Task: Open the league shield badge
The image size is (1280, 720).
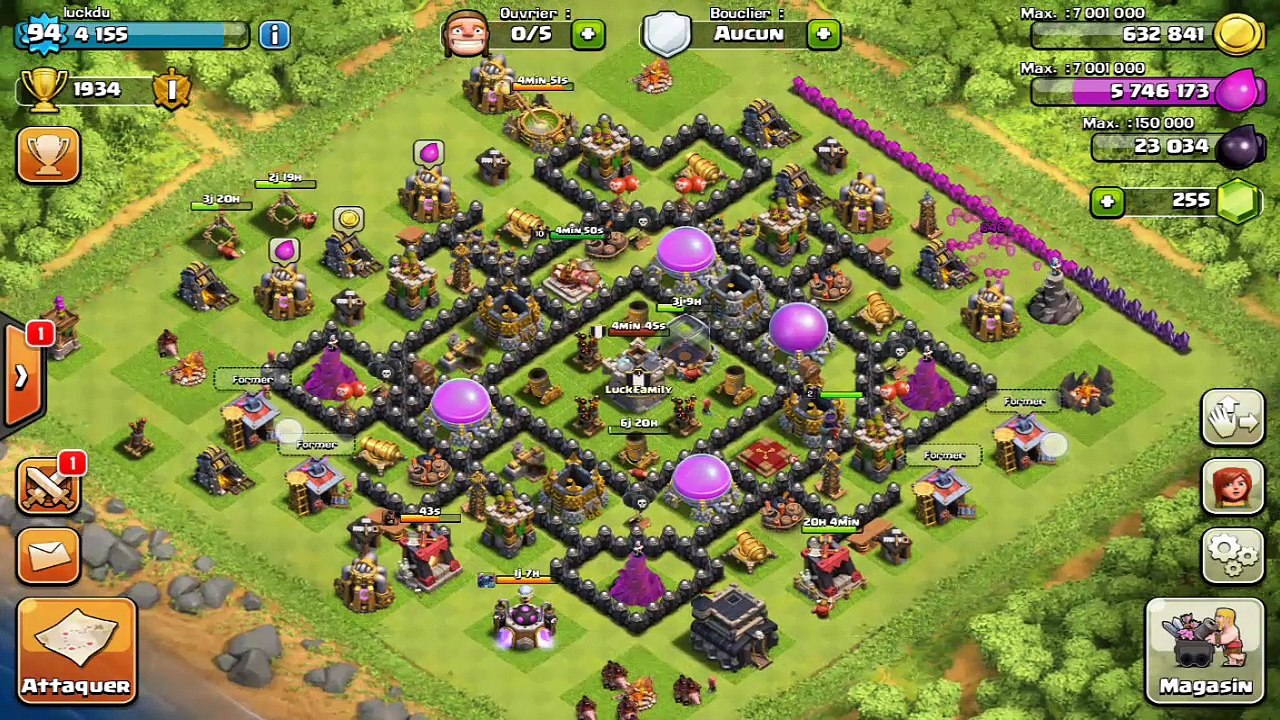Action: [171, 90]
